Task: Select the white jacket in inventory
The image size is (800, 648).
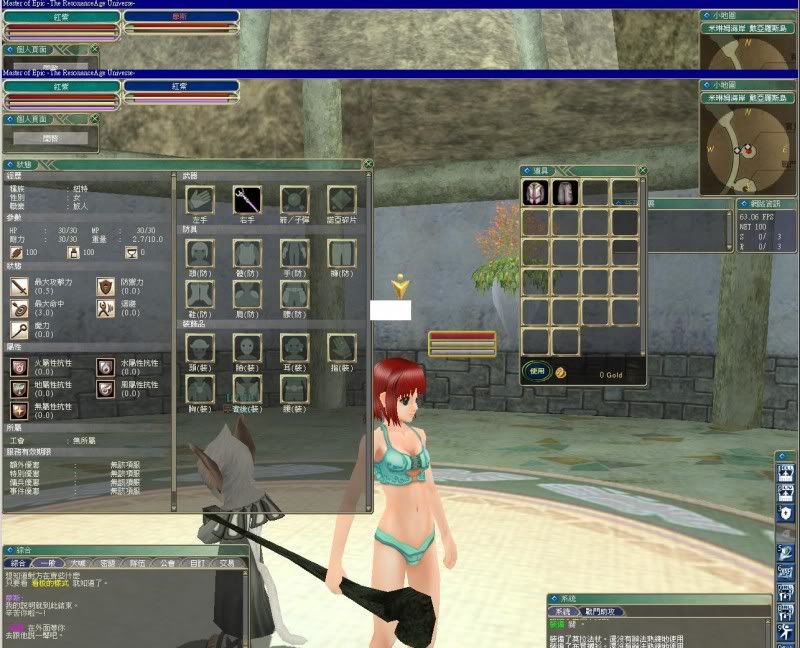Action: 536,193
